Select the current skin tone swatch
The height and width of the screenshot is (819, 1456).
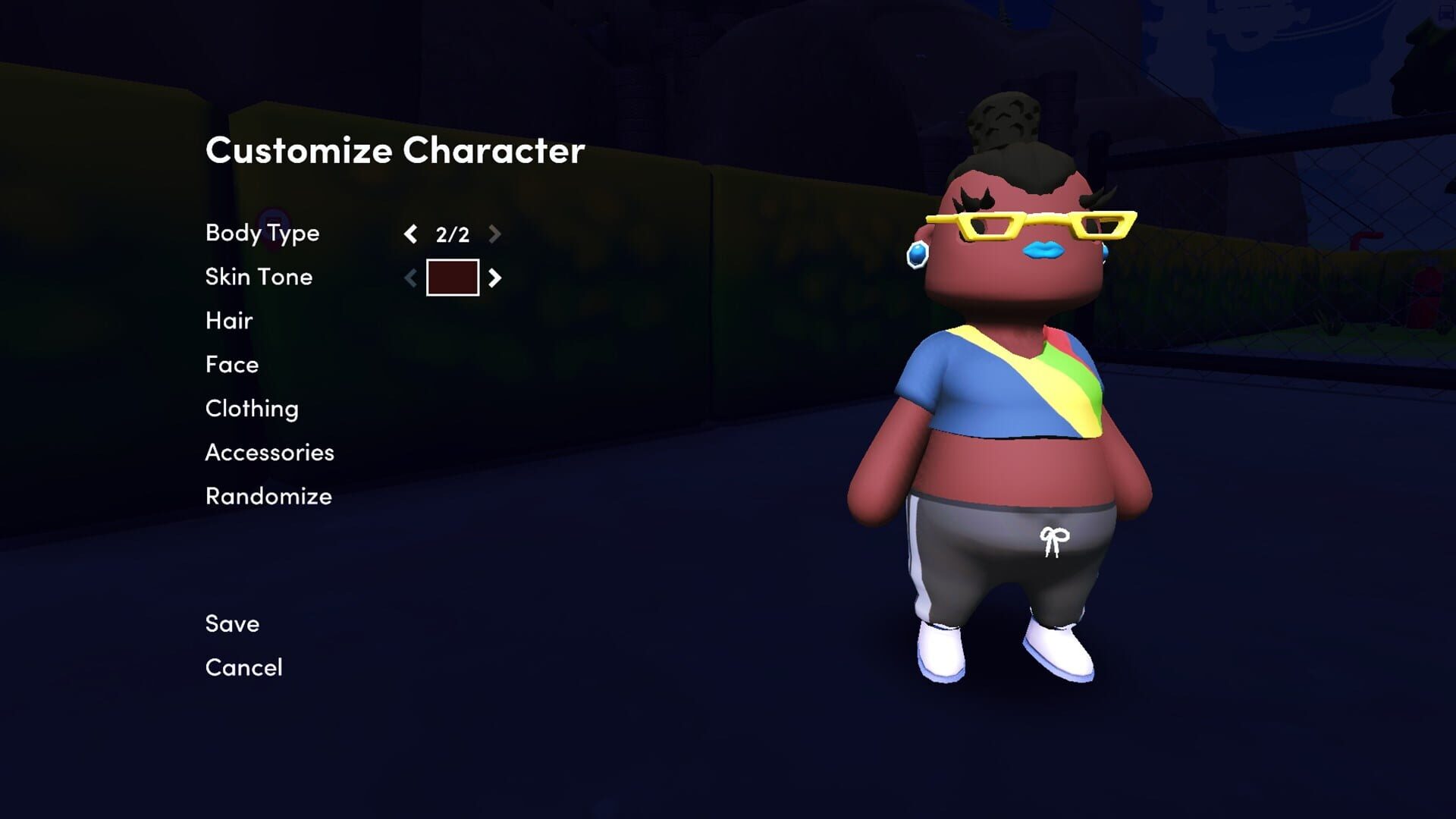pos(453,278)
